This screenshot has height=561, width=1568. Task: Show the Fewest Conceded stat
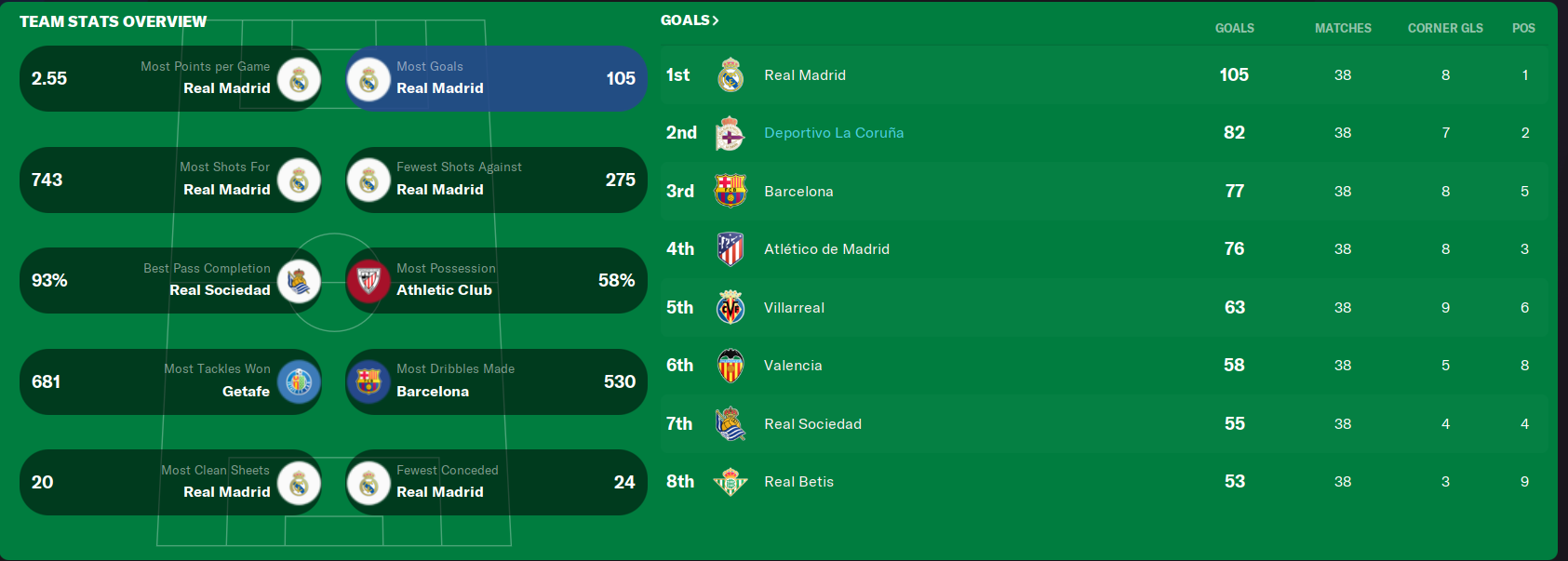click(x=496, y=482)
